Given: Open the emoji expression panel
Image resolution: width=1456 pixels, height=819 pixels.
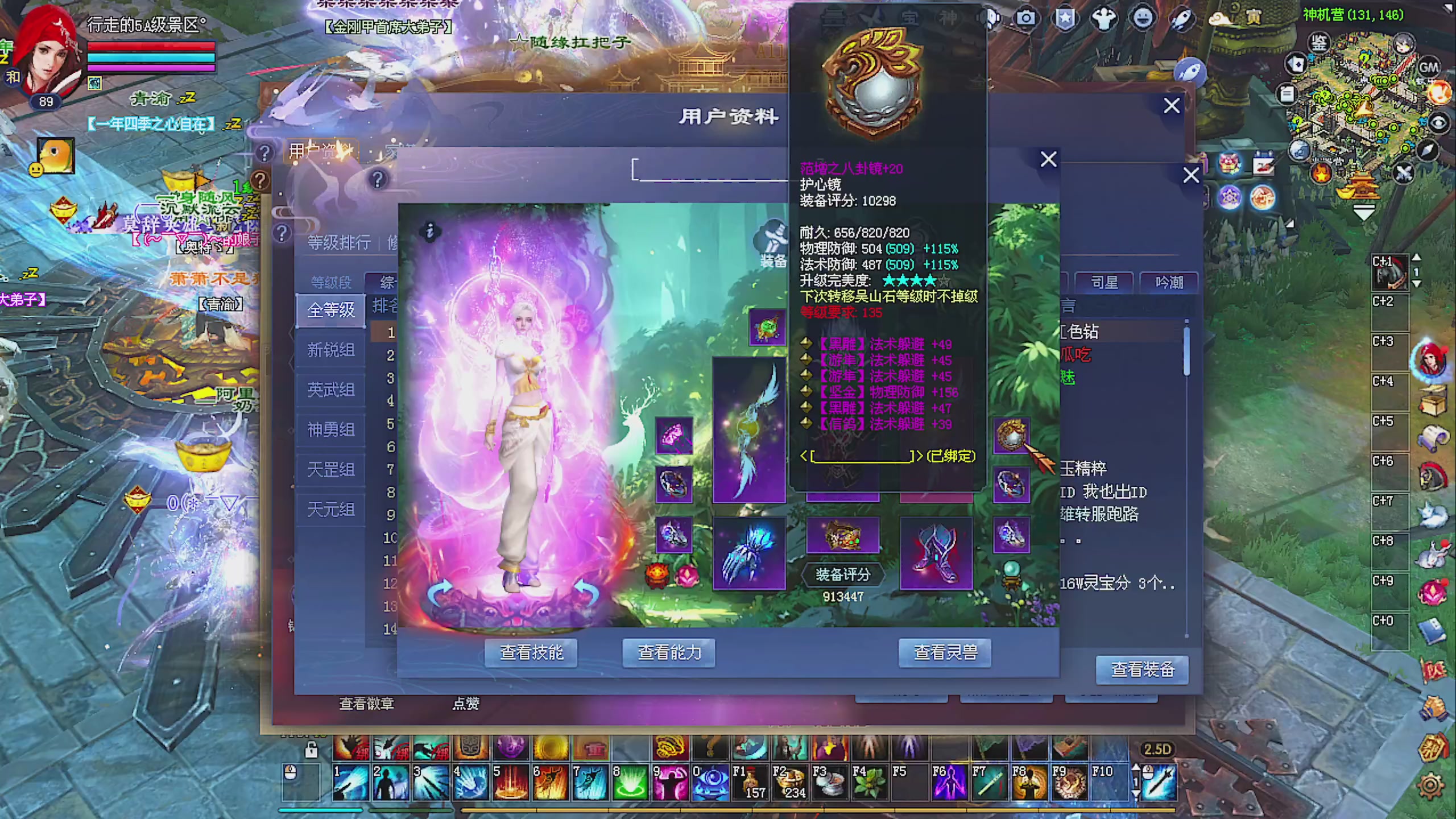Looking at the screenshot, I should [1141, 18].
